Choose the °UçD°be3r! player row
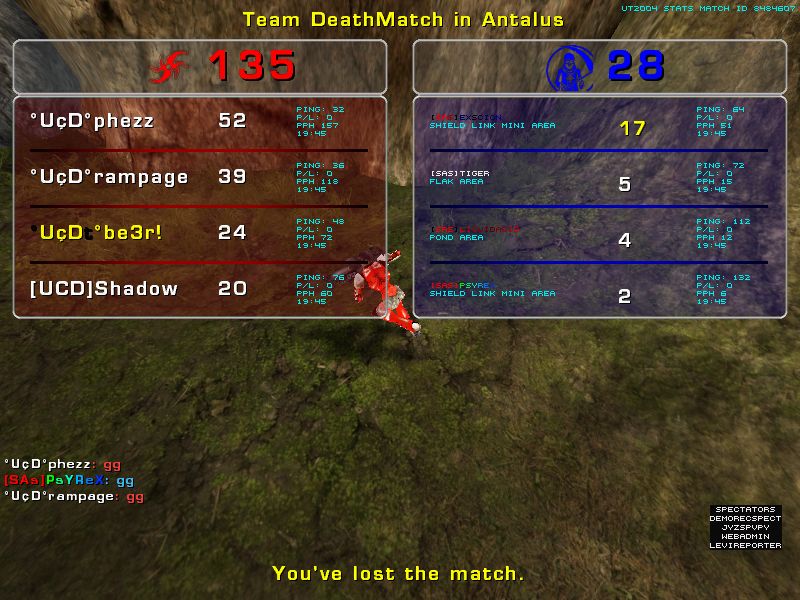This screenshot has height=600, width=800. tap(200, 233)
